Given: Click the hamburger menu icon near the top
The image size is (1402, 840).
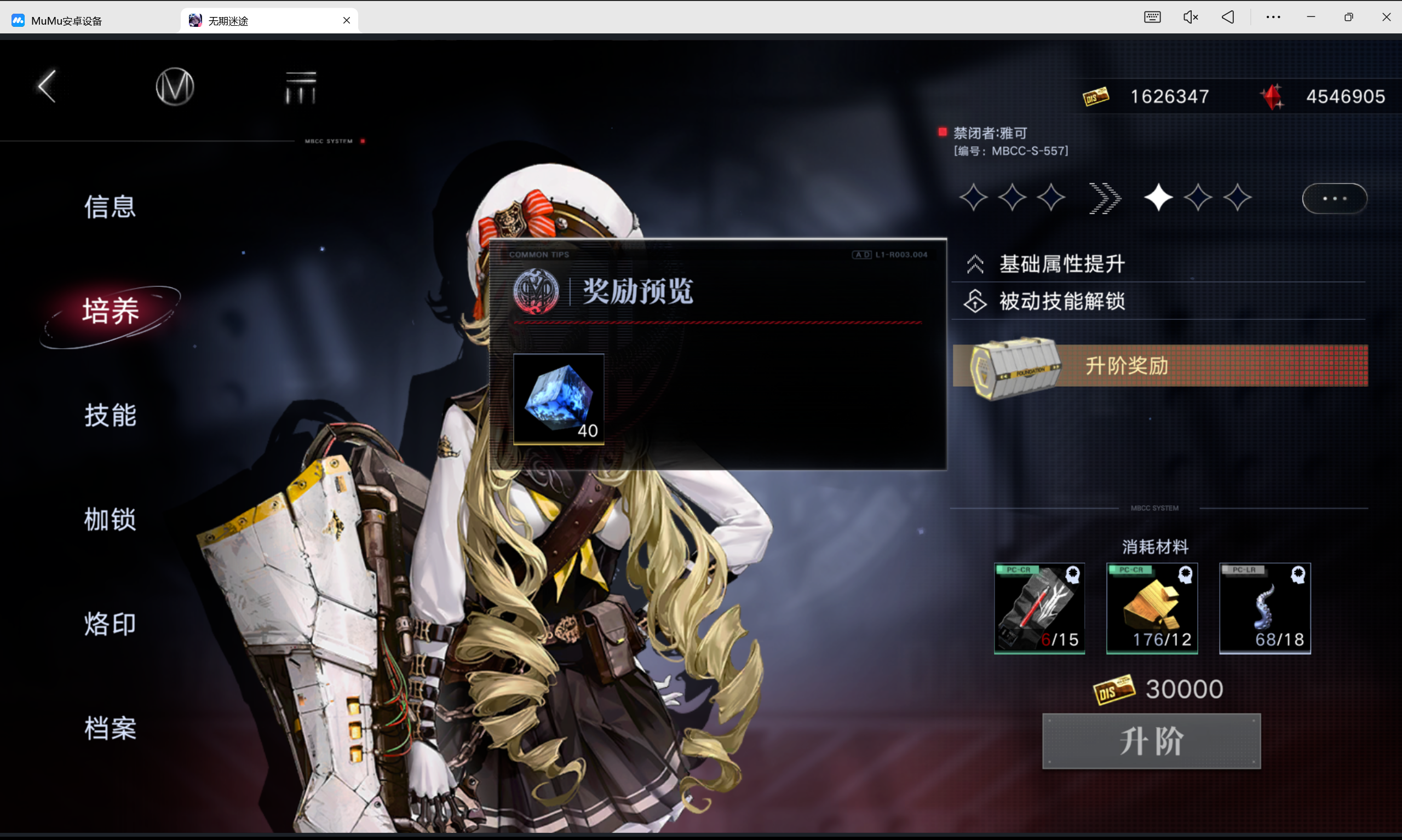Looking at the screenshot, I should coord(300,87).
